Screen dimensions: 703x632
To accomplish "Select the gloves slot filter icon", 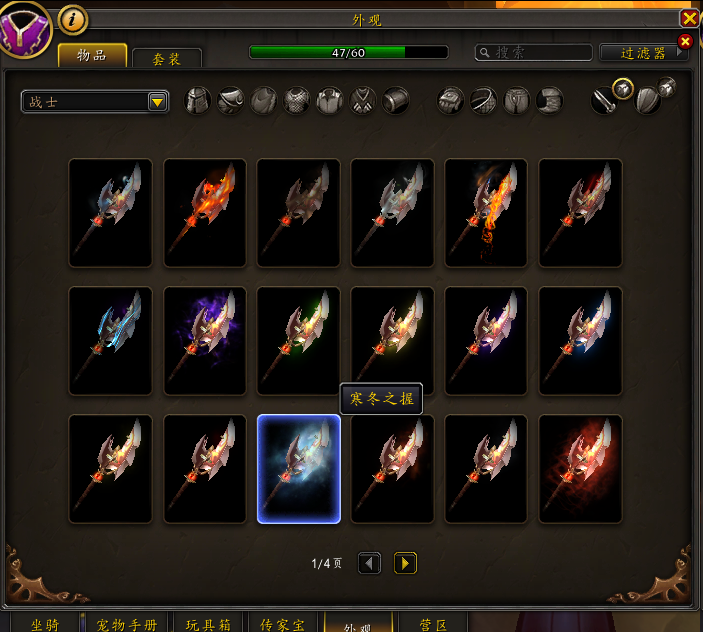I will click(450, 101).
